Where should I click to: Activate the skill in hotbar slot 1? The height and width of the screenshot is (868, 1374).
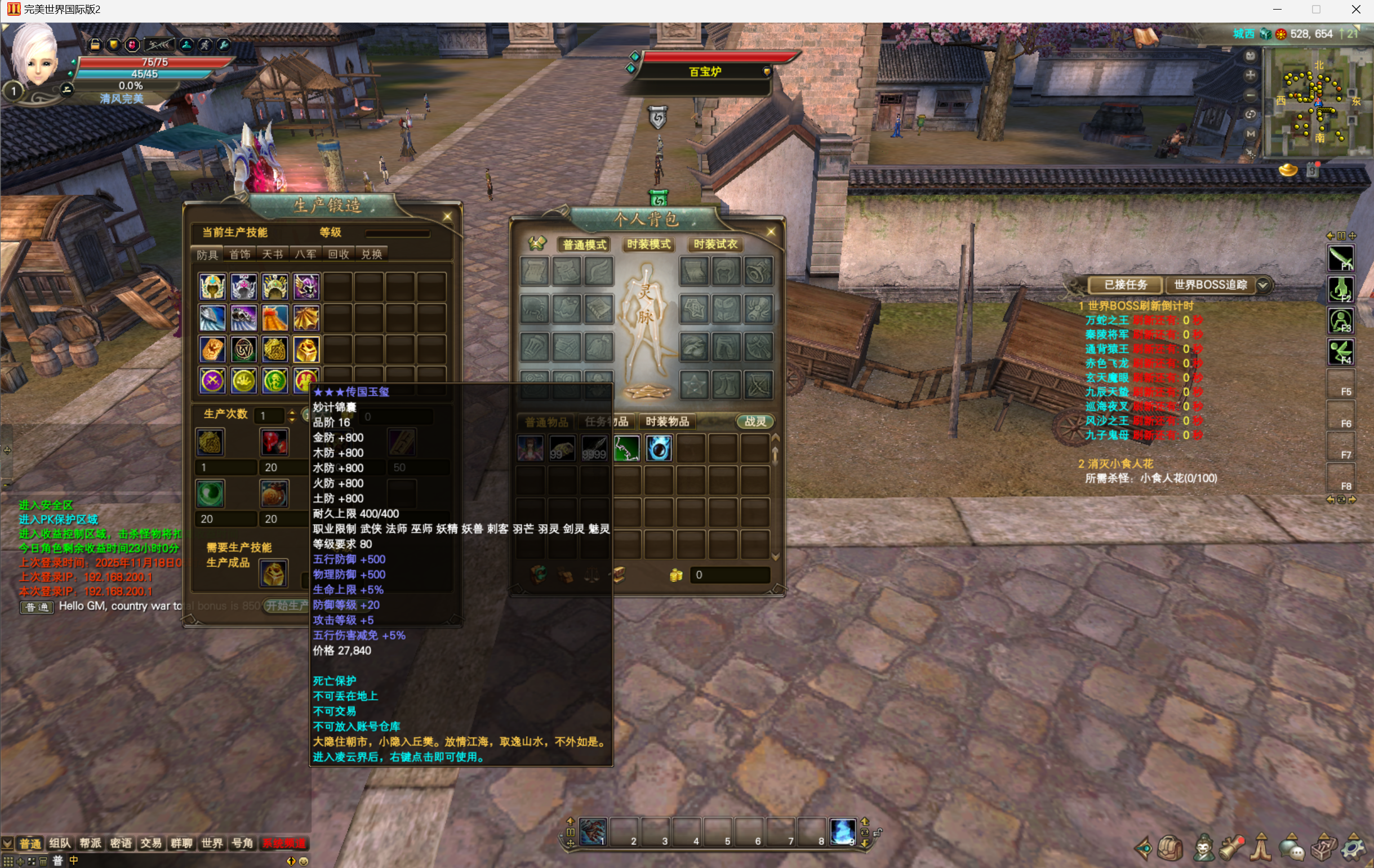tap(592, 831)
